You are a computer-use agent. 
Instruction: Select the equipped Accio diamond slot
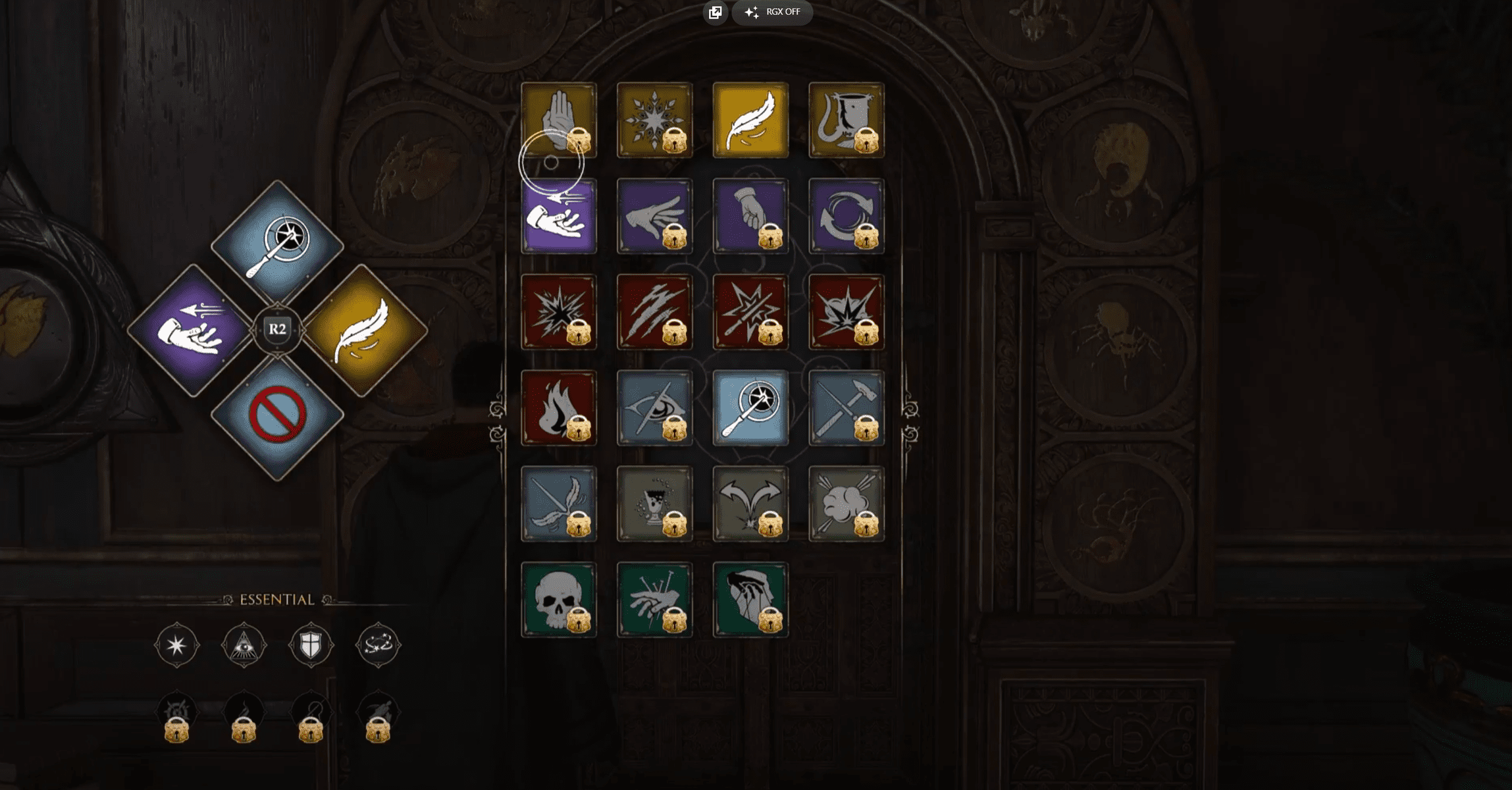[192, 330]
